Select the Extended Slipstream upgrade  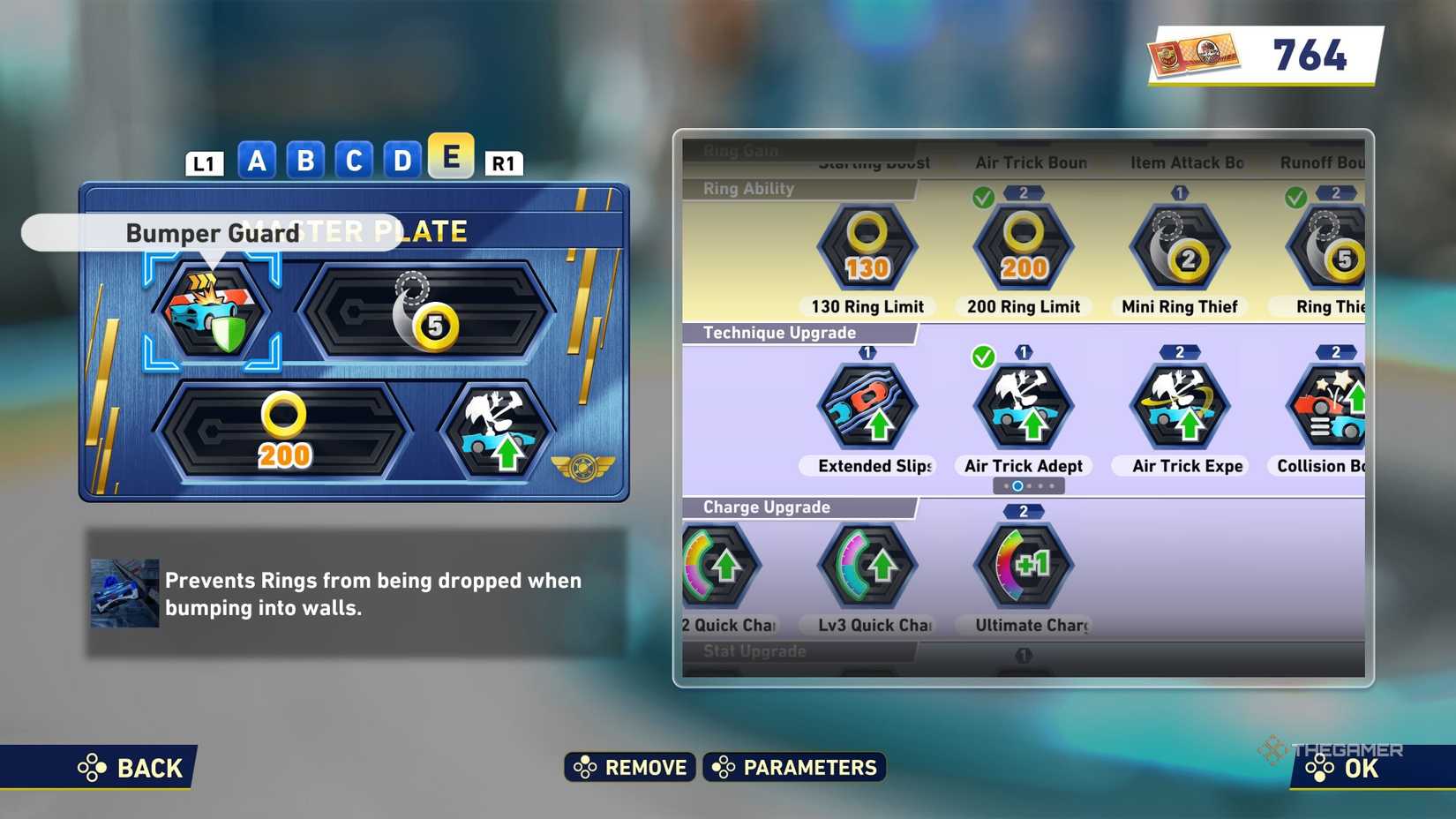point(867,406)
